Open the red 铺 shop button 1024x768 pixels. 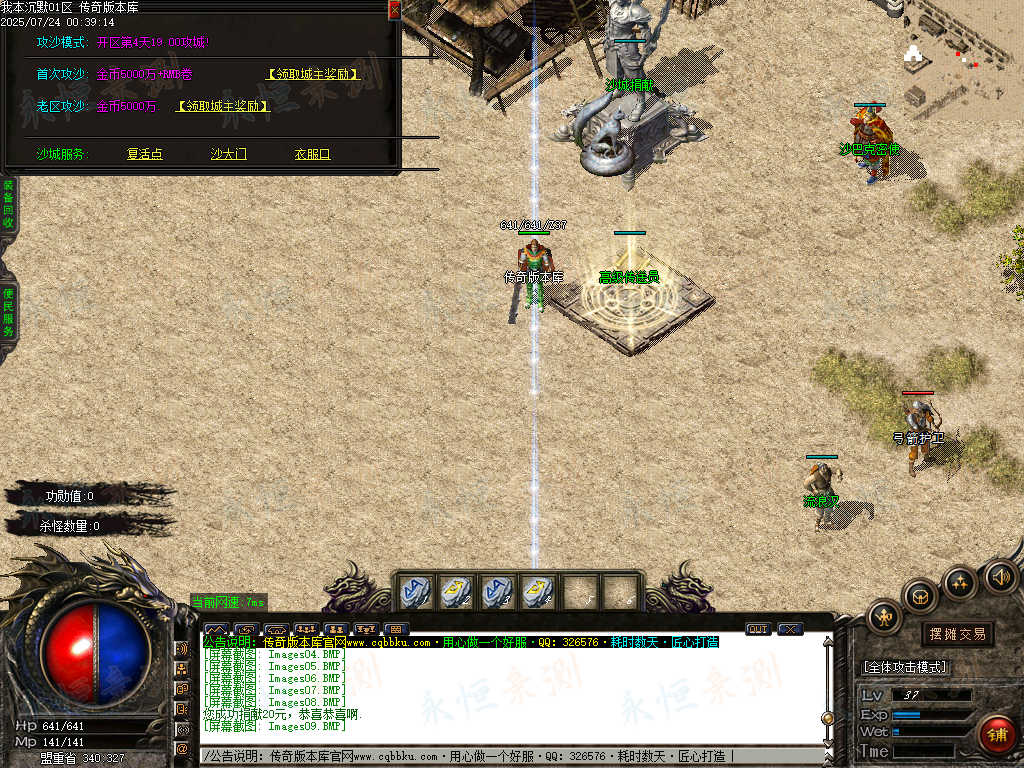click(996, 733)
